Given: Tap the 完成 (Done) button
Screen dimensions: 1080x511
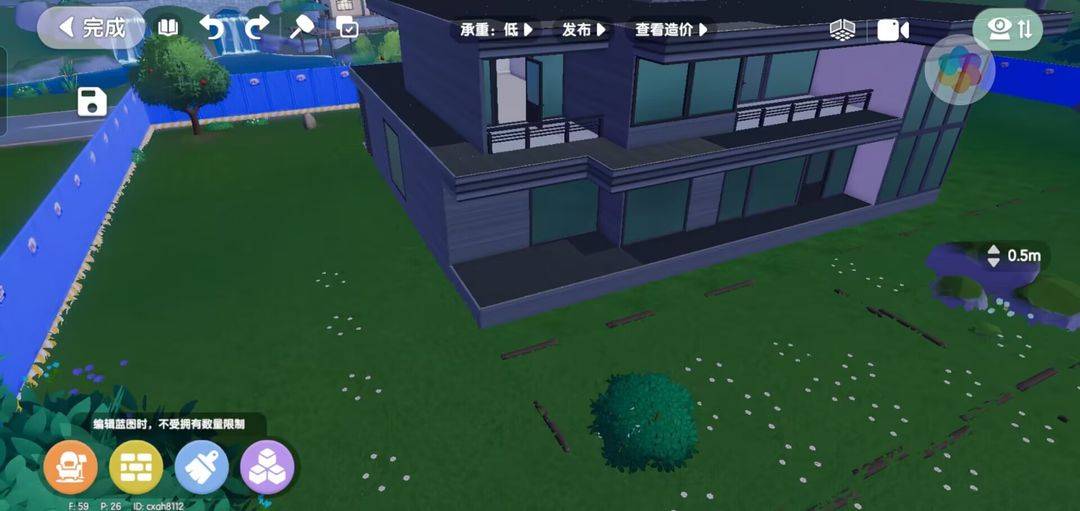Looking at the screenshot, I should click(x=91, y=28).
